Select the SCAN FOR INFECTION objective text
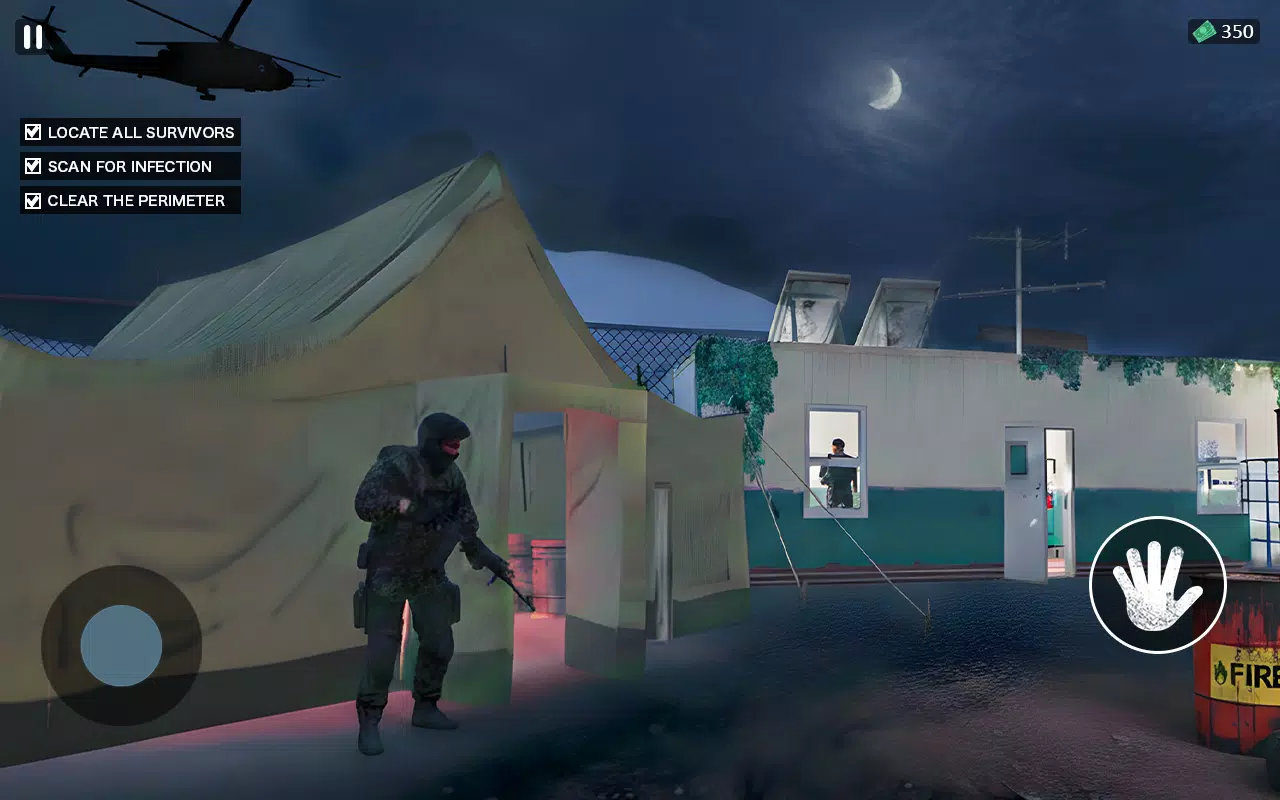The image size is (1280, 800). (x=129, y=165)
